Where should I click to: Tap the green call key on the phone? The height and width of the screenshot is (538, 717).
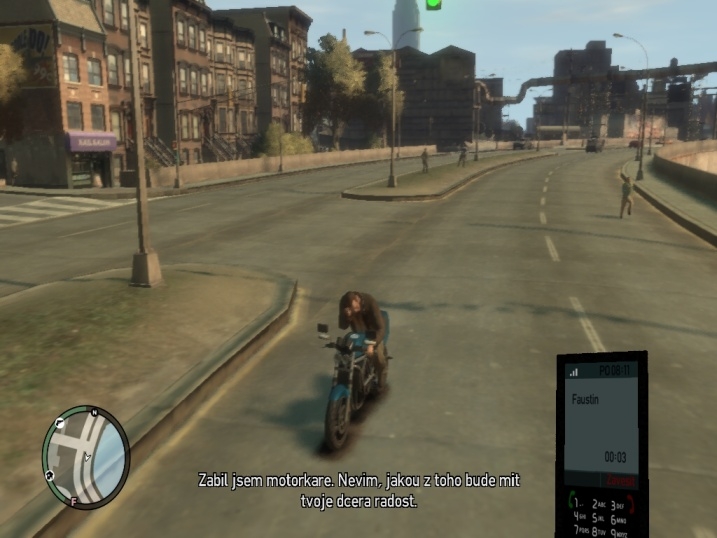click(573, 500)
